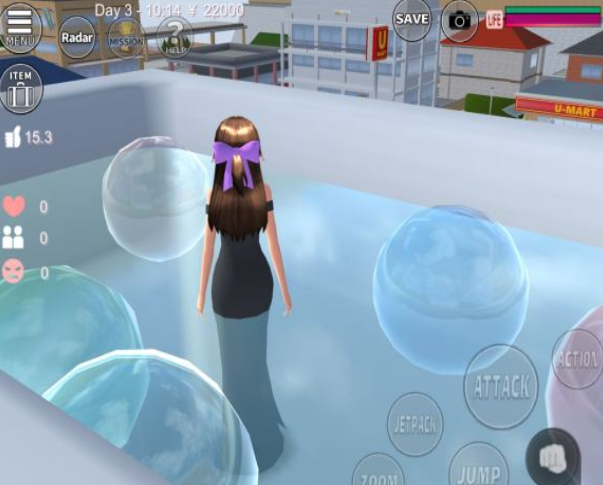Open the Mission list

tap(127, 39)
